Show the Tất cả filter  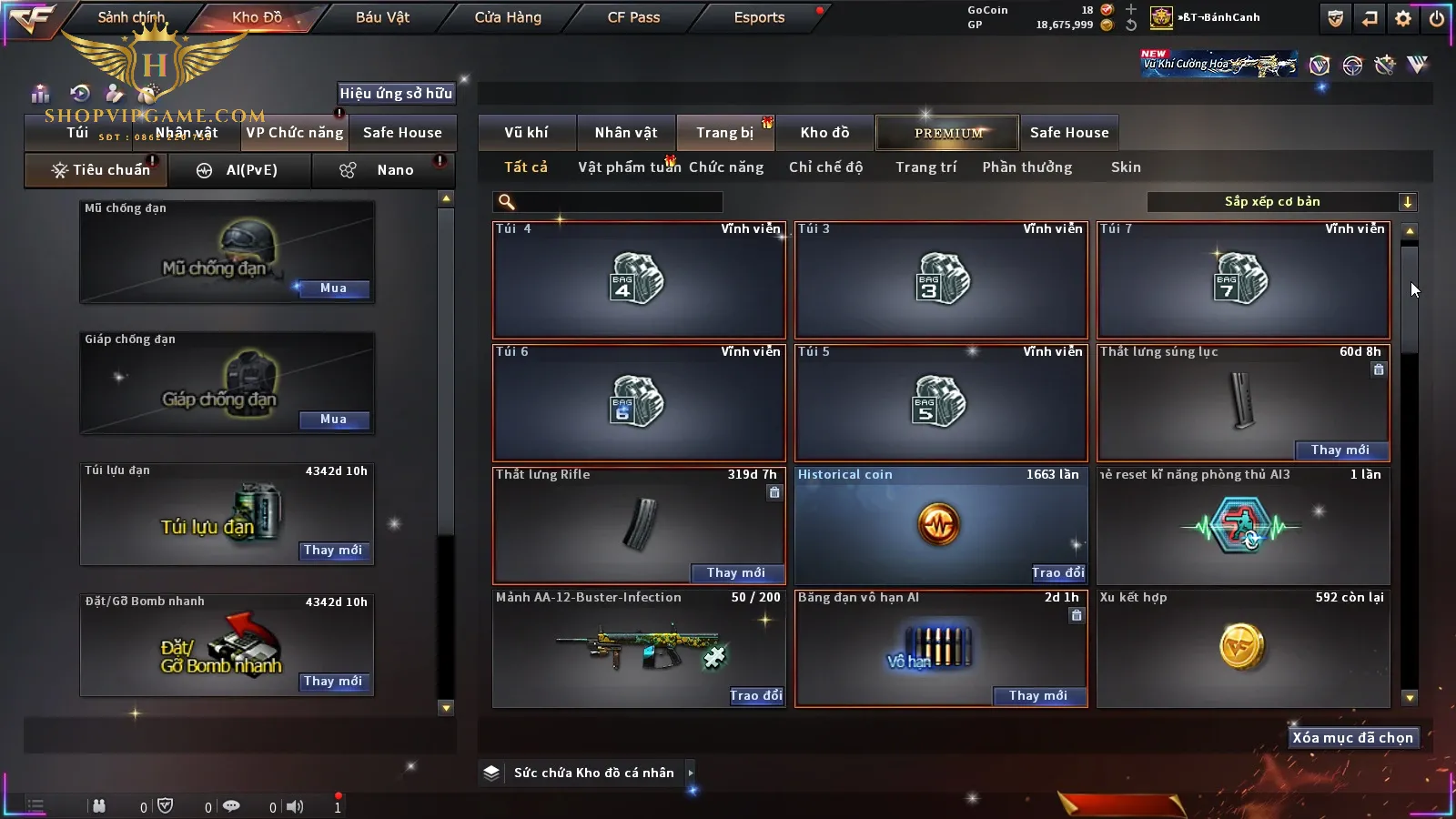(x=526, y=167)
